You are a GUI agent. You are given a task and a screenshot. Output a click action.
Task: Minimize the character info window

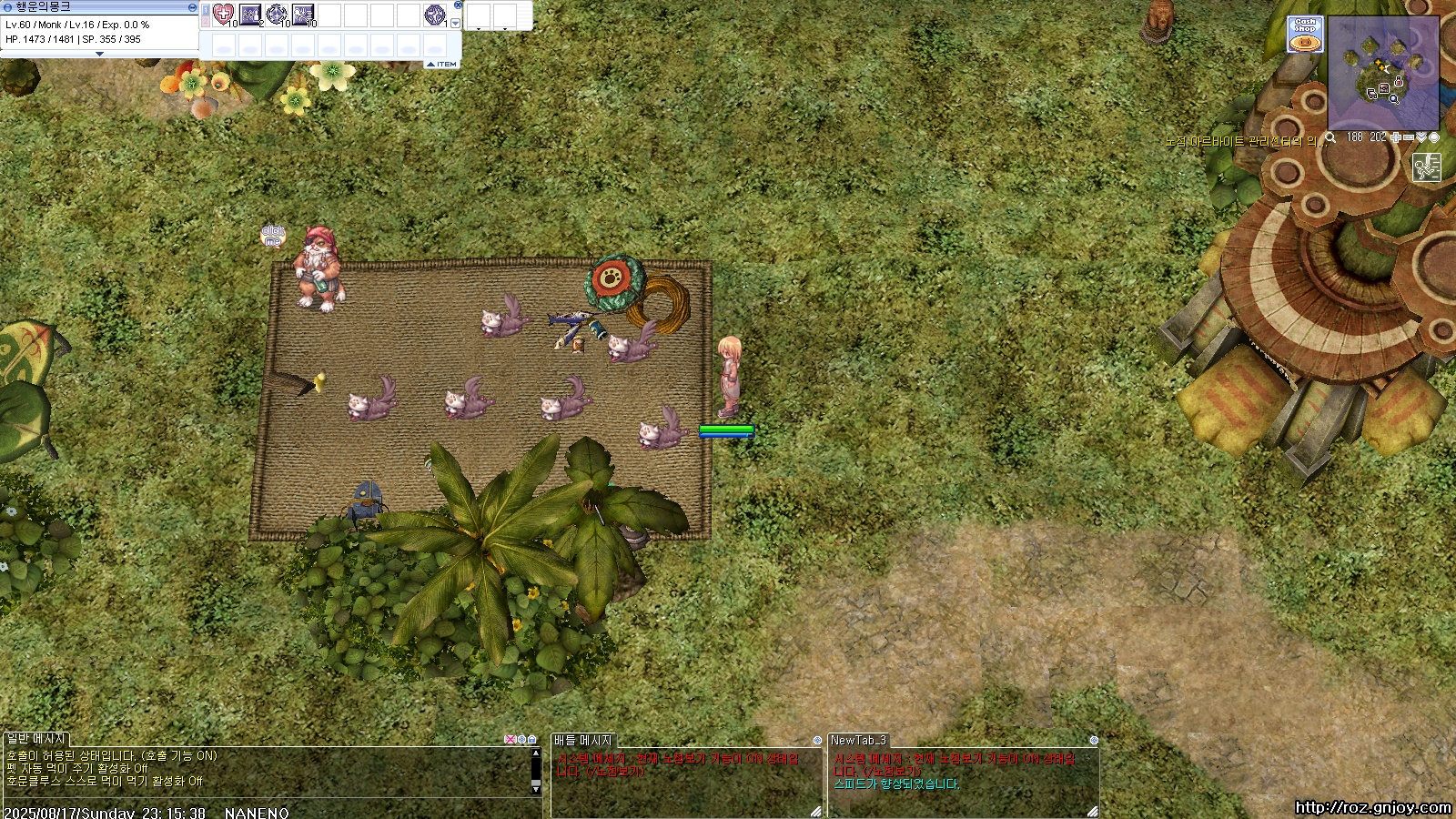point(192,6)
